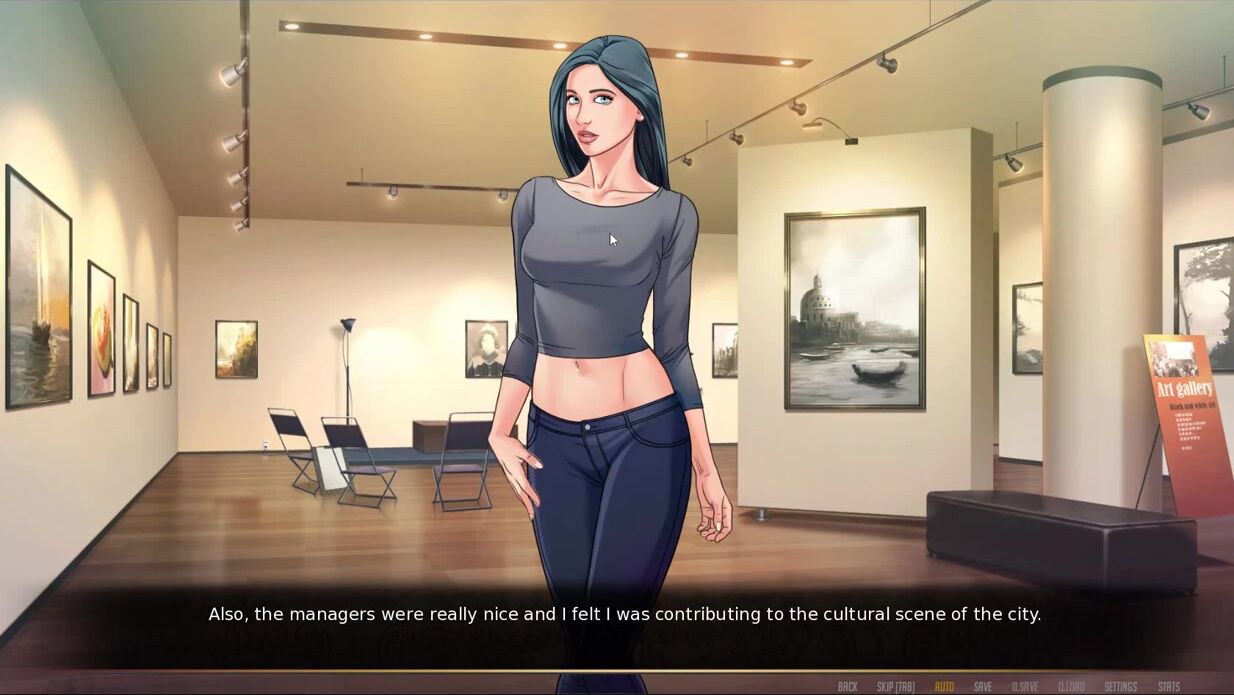Toggle Auto dialogue advance
Screen dimensions: 1234x695
944,687
